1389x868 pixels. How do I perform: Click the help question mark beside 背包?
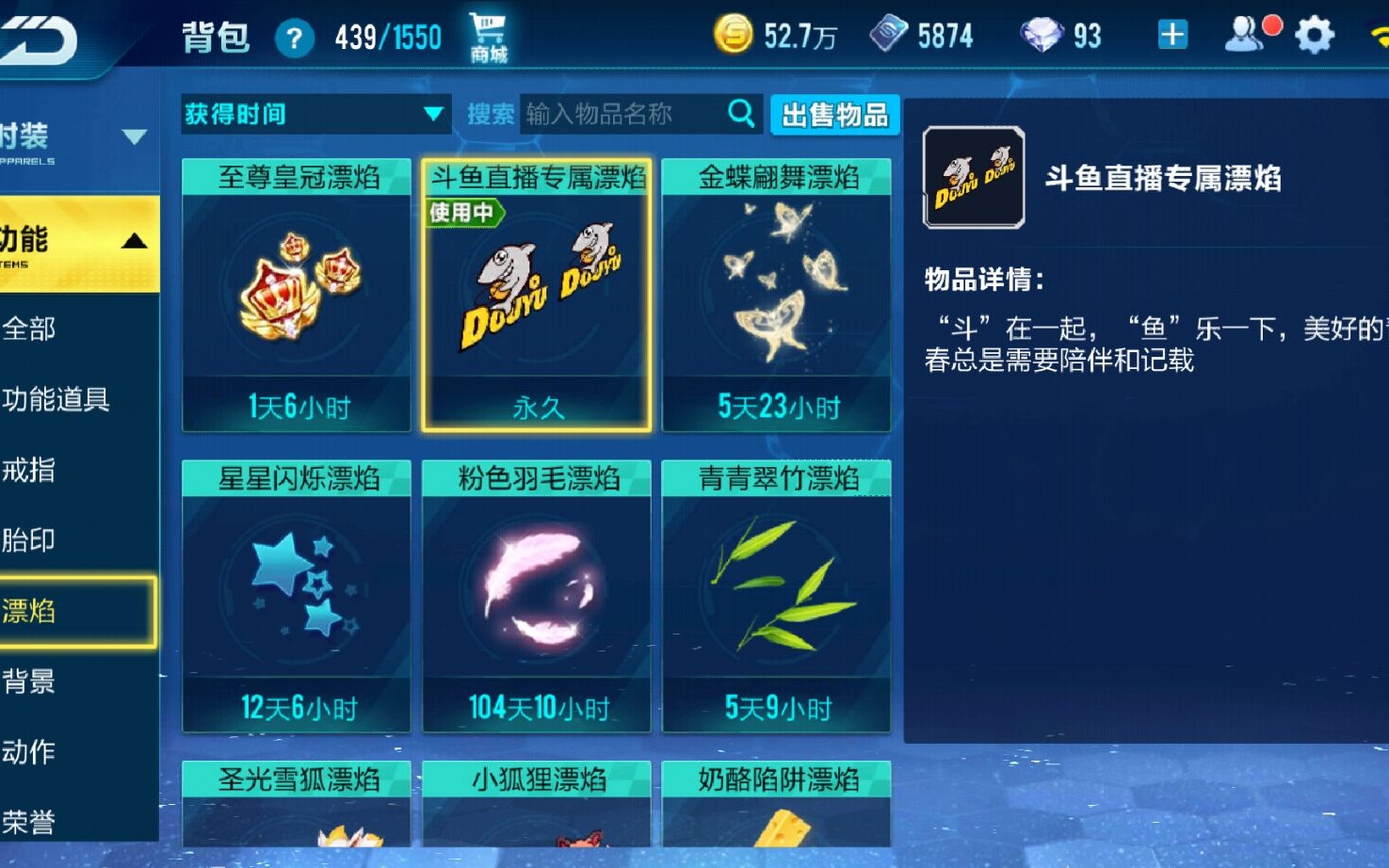click(x=295, y=37)
